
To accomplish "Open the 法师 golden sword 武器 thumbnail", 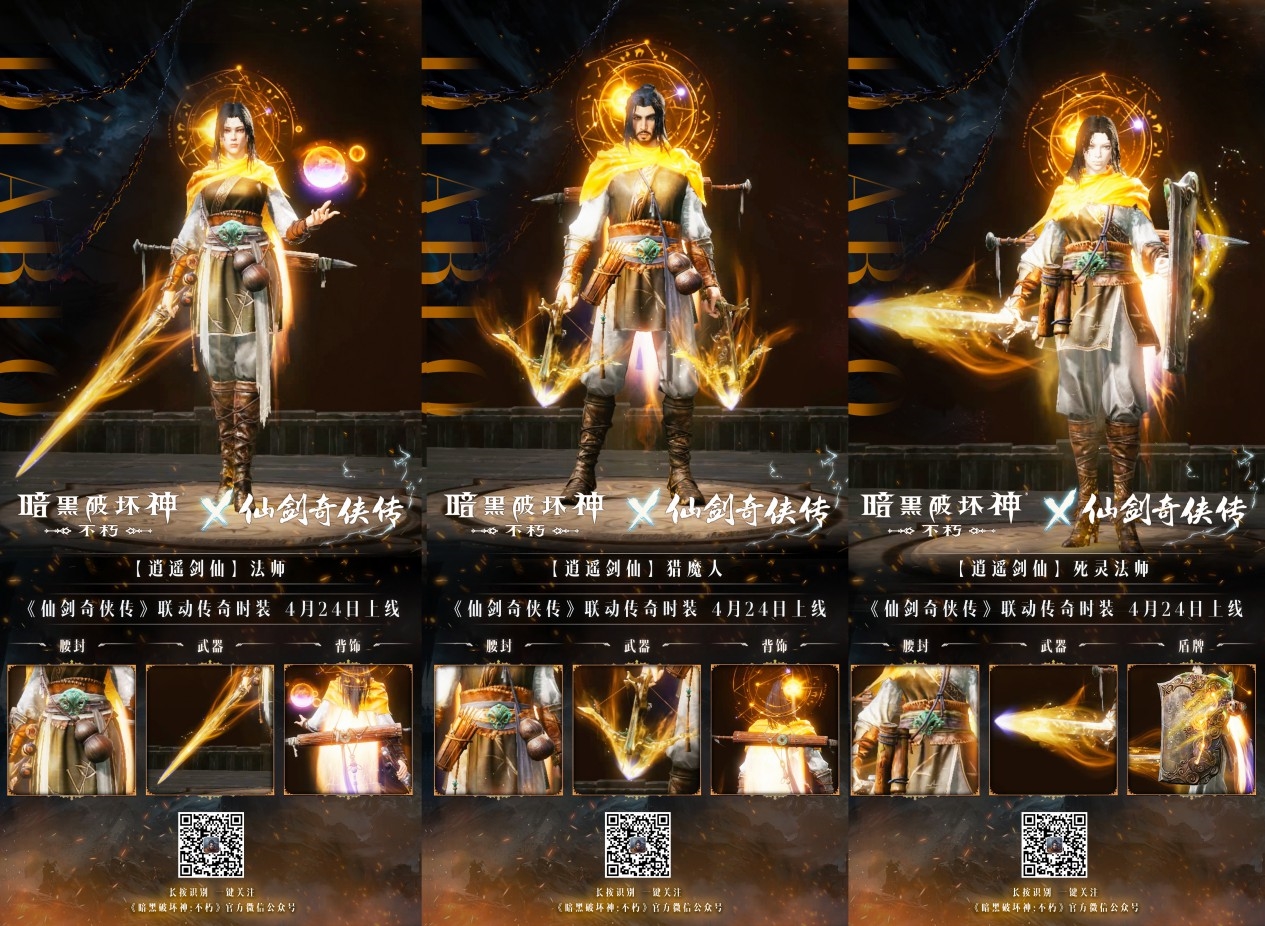I will 210,730.
